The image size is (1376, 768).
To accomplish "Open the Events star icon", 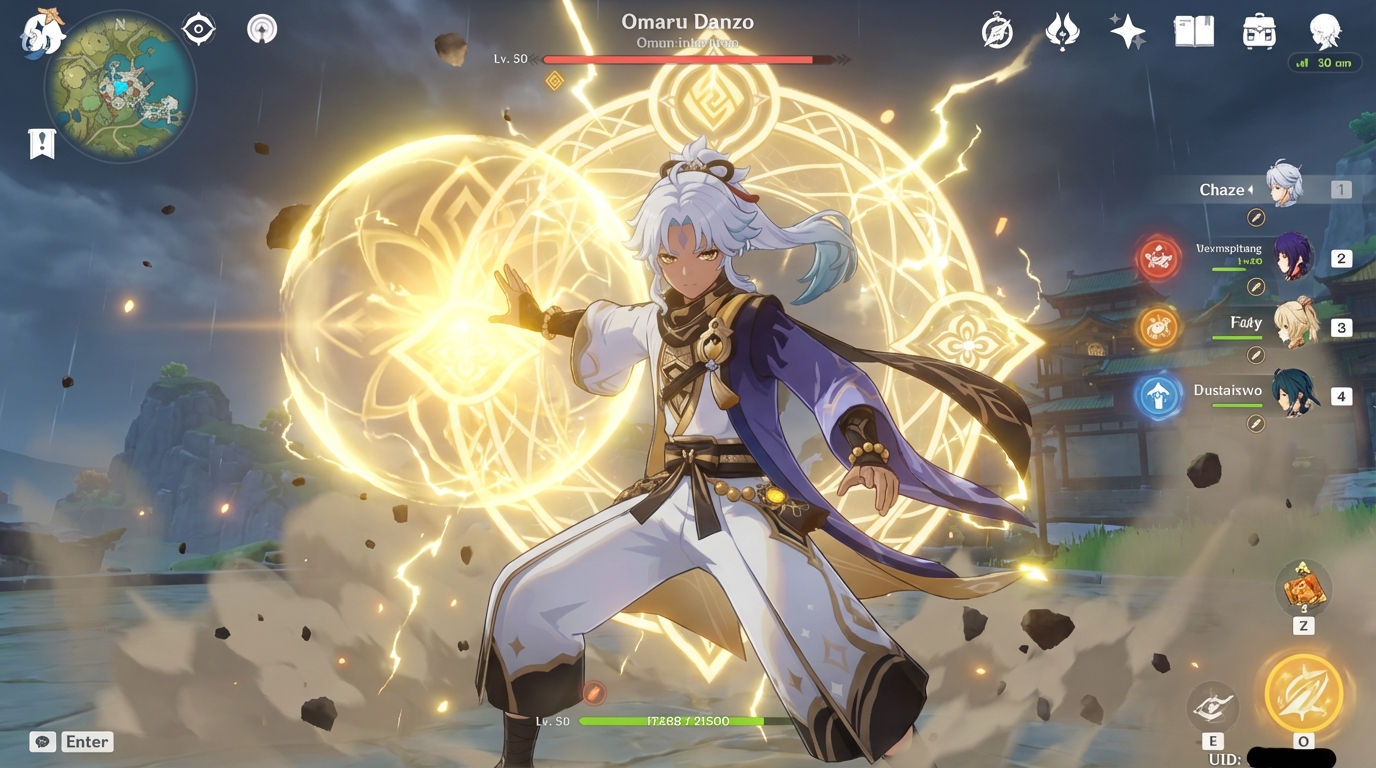I will [x=1128, y=31].
